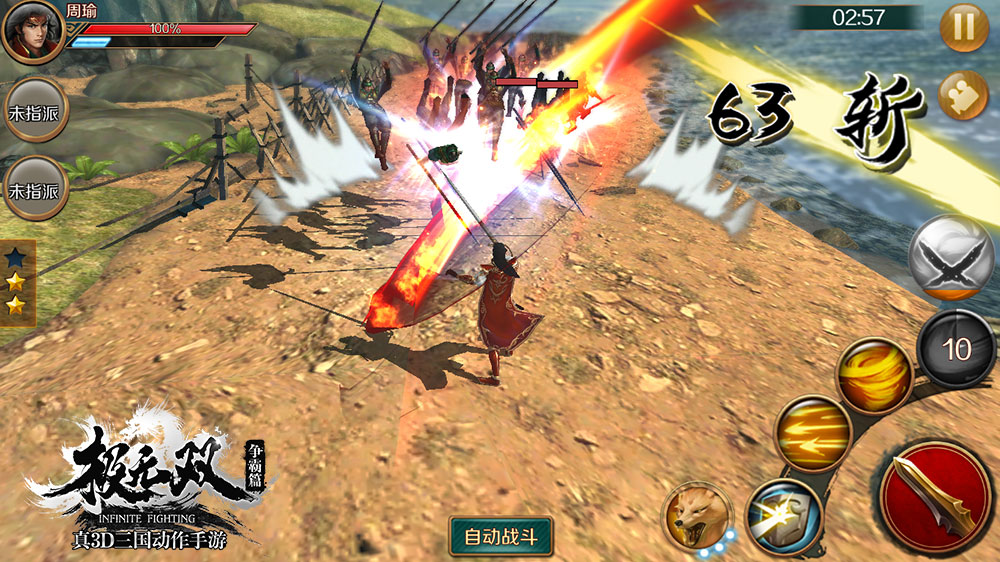
Task: Strike with the main sword attack button
Action: pyautogui.click(x=935, y=496)
